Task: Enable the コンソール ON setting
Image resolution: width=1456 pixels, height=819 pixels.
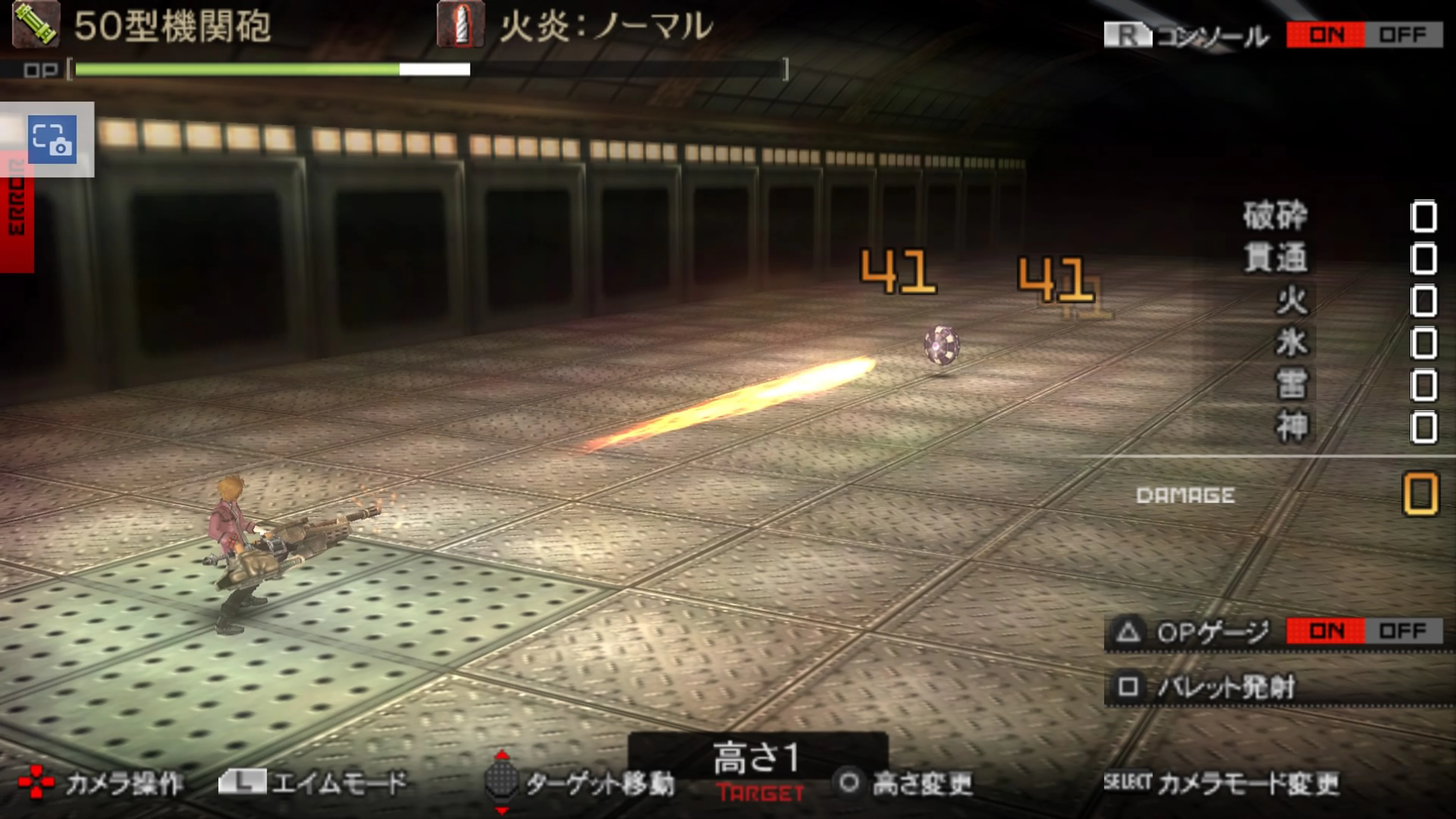Action: click(x=1326, y=35)
